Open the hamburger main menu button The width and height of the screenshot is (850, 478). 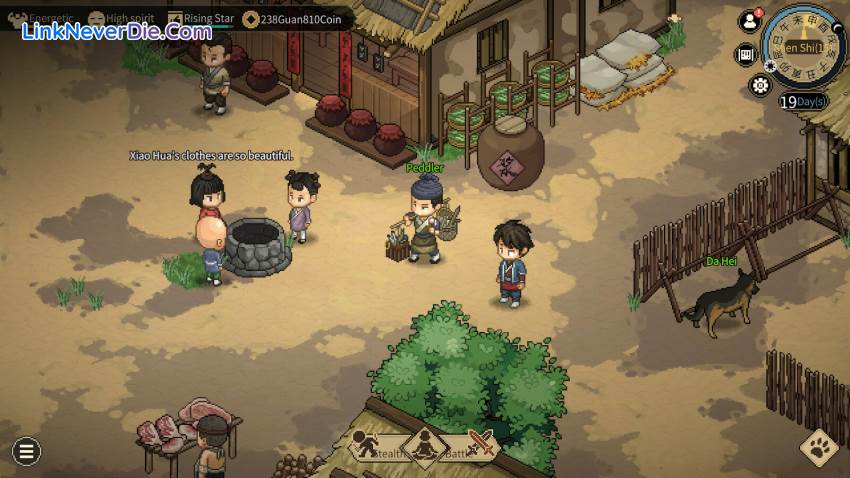[26, 451]
